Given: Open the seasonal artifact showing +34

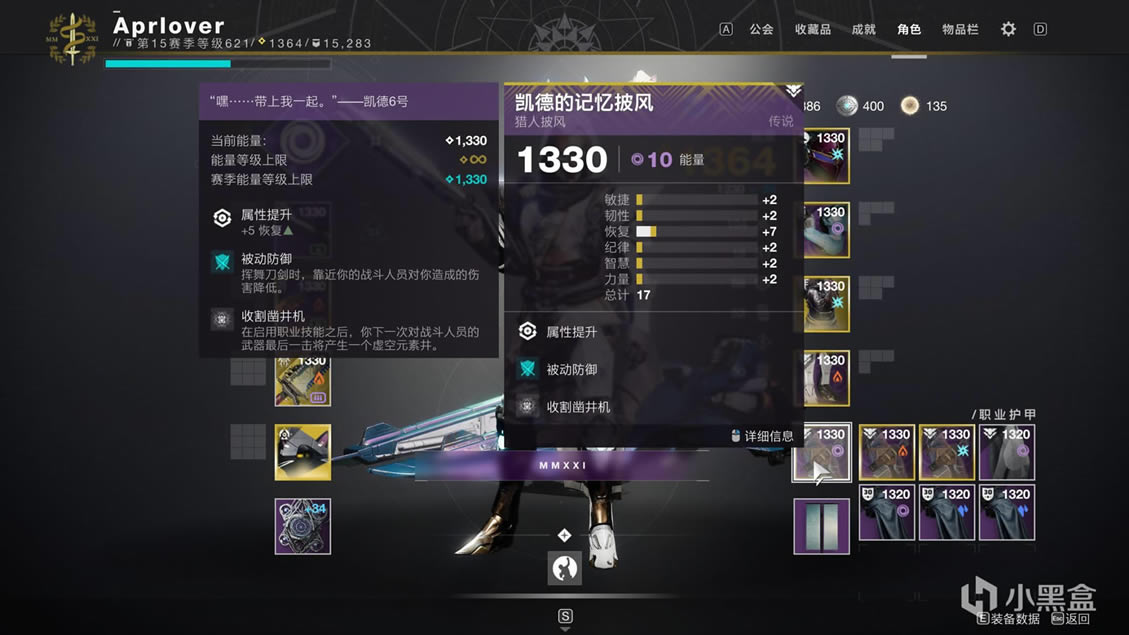Looking at the screenshot, I should pyautogui.click(x=303, y=526).
